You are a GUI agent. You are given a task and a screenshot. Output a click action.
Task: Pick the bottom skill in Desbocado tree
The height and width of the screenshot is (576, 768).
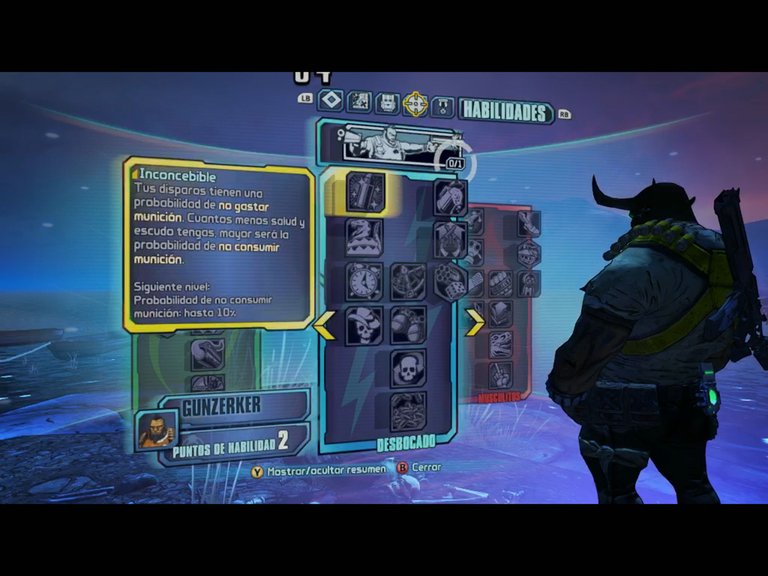pyautogui.click(x=408, y=410)
